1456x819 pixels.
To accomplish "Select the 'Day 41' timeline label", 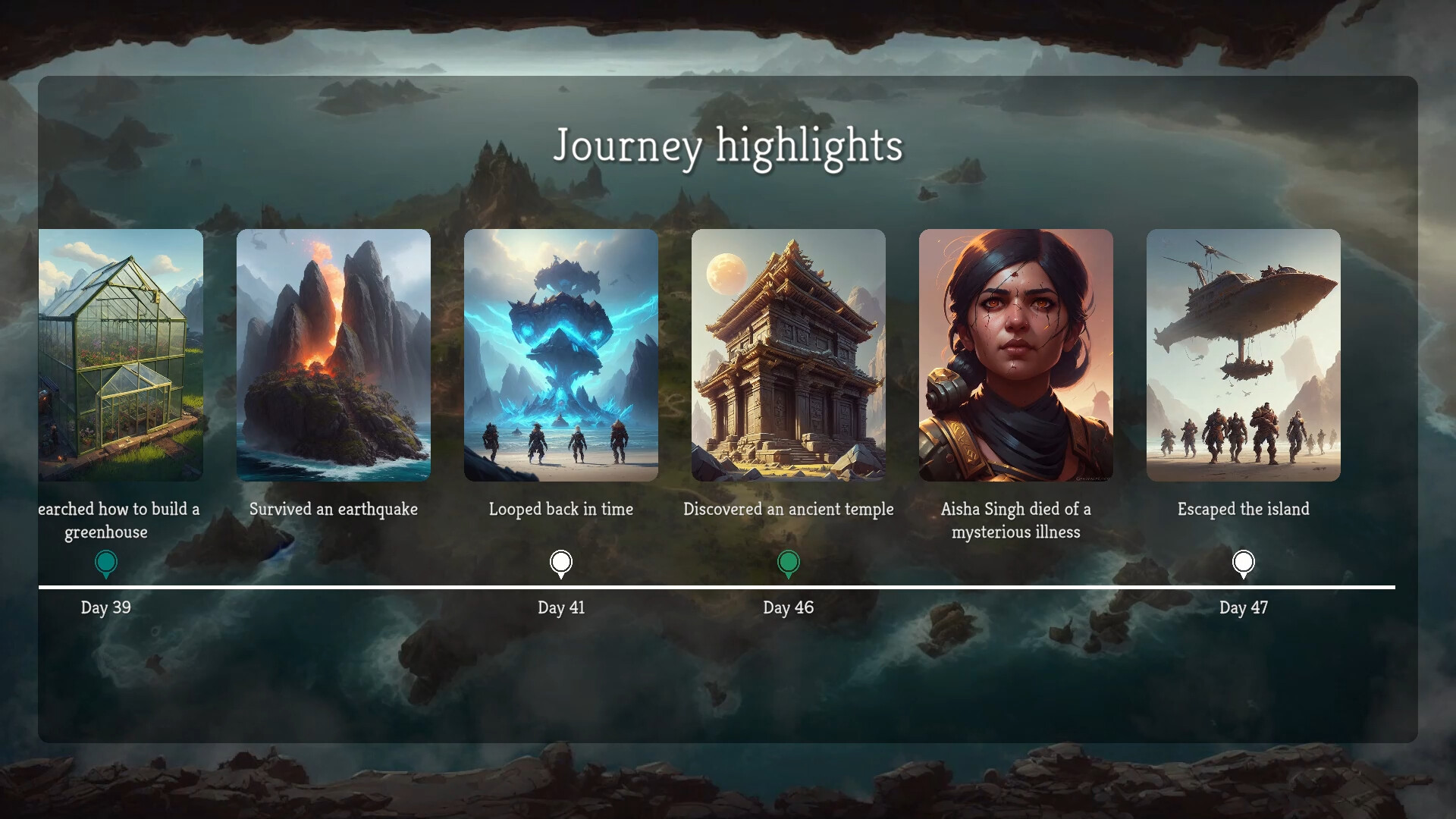I will [561, 607].
